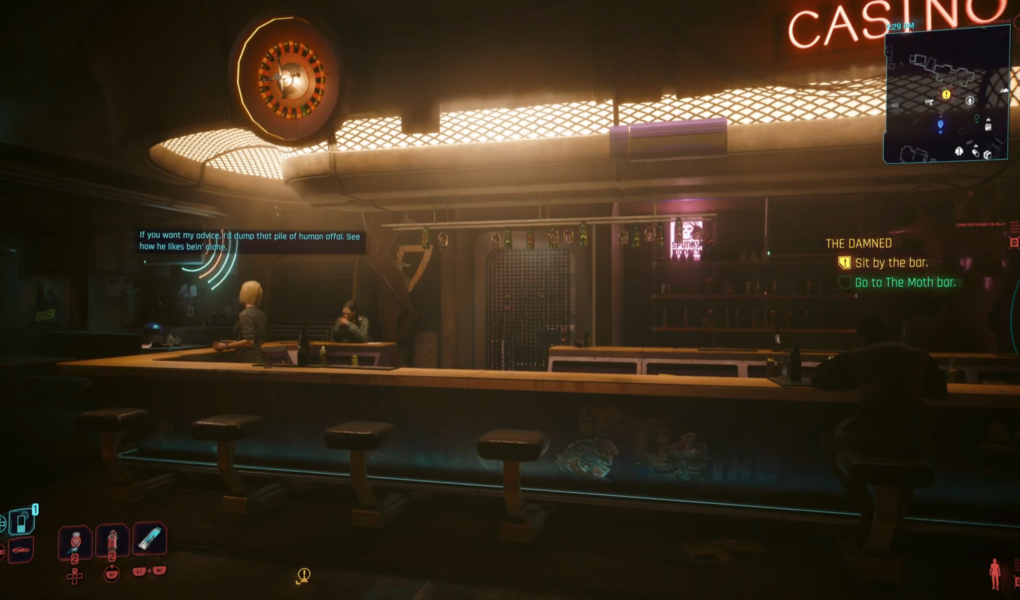The height and width of the screenshot is (600, 1020).
Task: Click the 'Go to The Moth bar' objective
Action: coord(905,283)
